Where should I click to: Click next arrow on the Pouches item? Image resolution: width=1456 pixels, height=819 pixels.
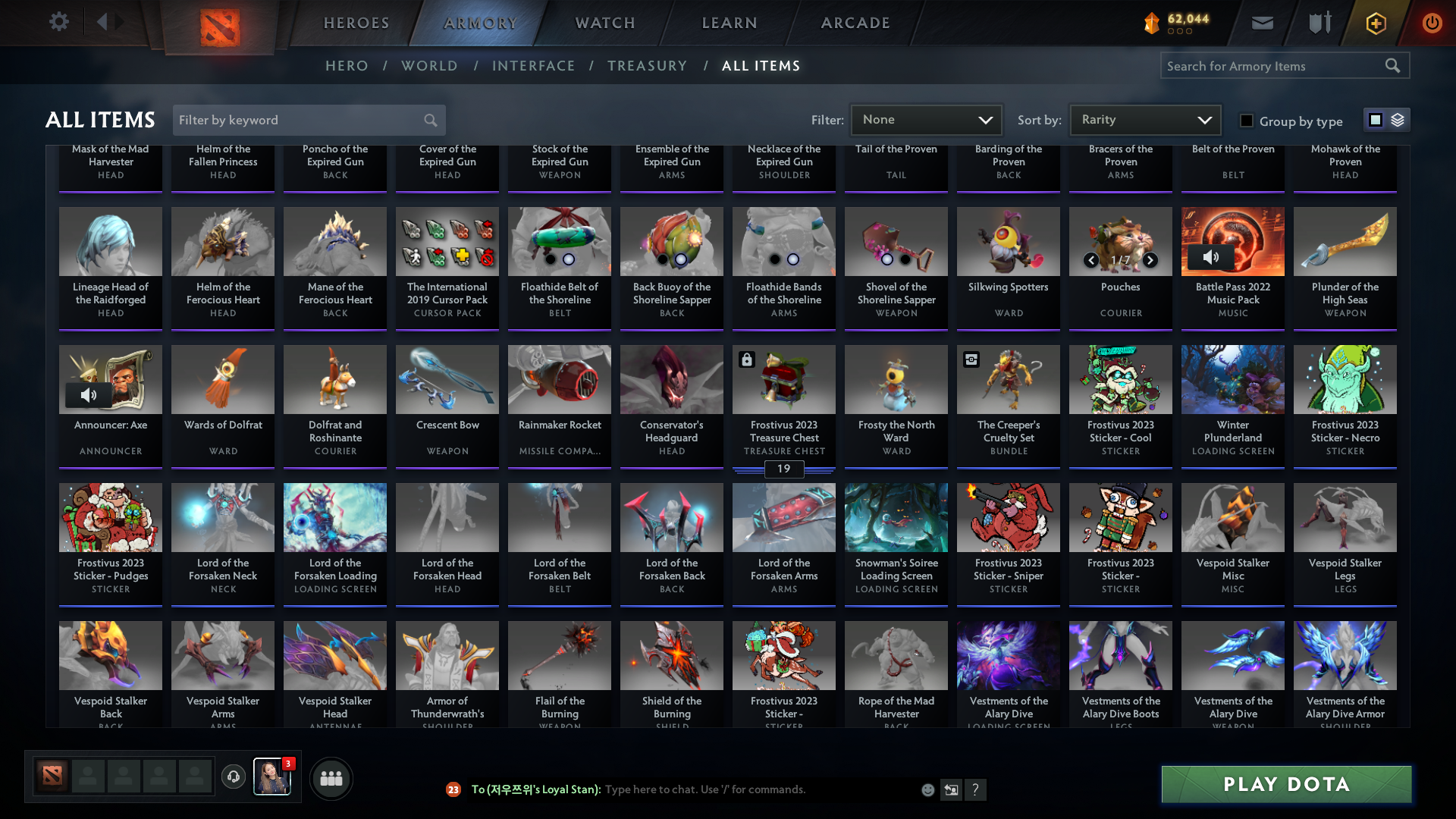pyautogui.click(x=1150, y=260)
